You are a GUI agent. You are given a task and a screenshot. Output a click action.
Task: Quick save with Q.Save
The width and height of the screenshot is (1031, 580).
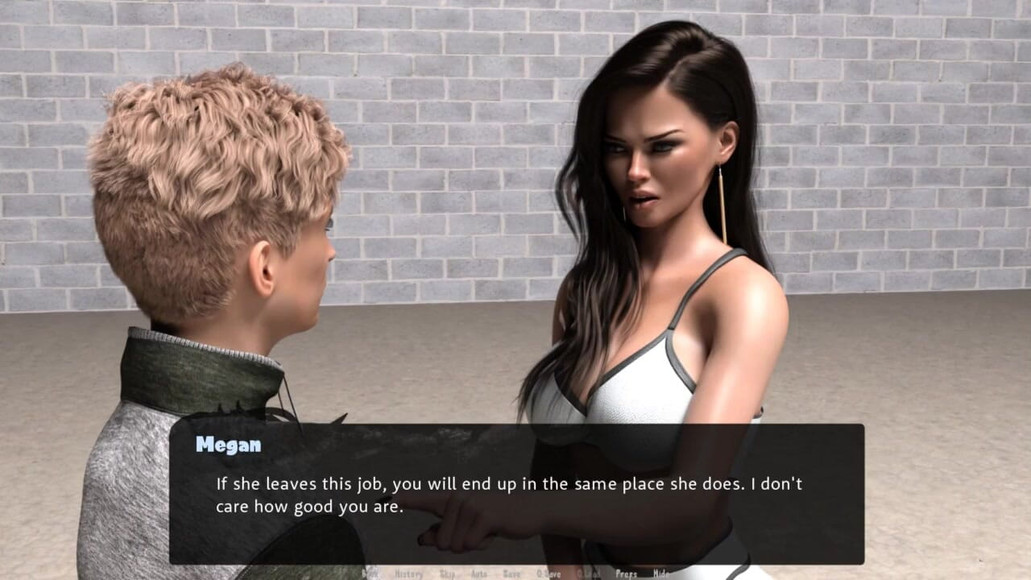pyautogui.click(x=548, y=574)
